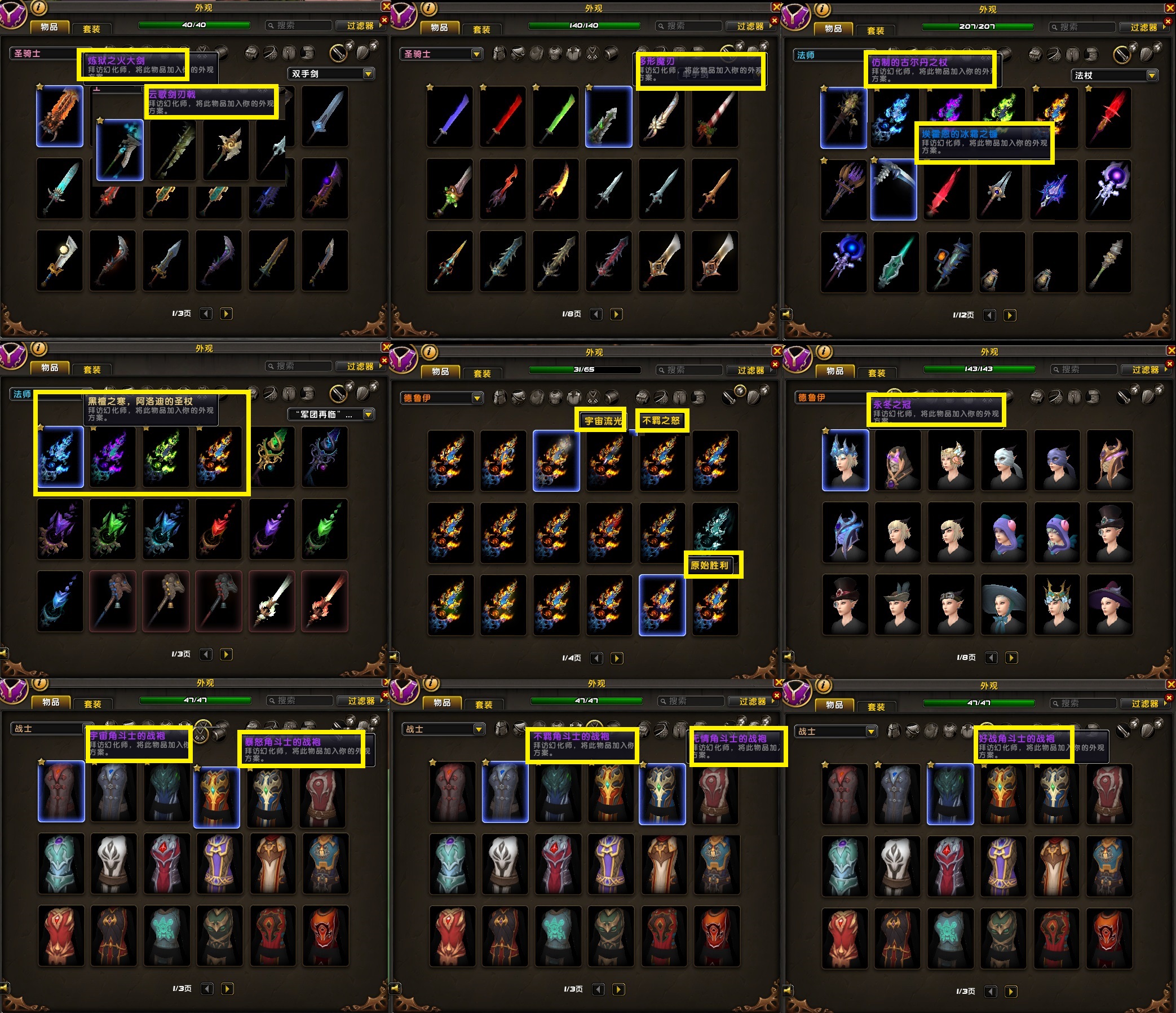Pick the purple-blue glowing blade appearance

tap(449, 117)
